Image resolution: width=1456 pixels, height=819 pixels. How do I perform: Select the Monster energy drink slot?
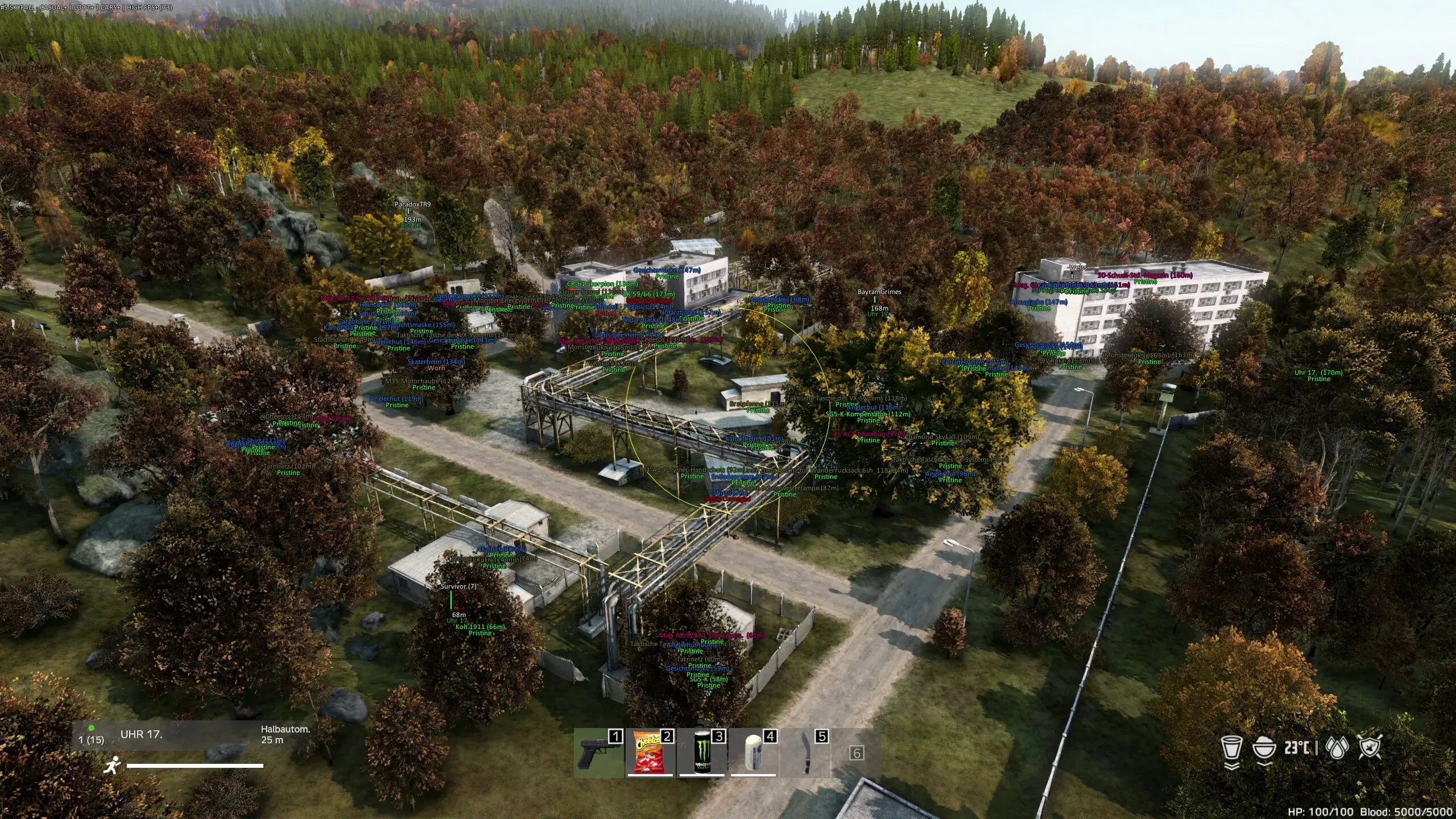pyautogui.click(x=702, y=752)
